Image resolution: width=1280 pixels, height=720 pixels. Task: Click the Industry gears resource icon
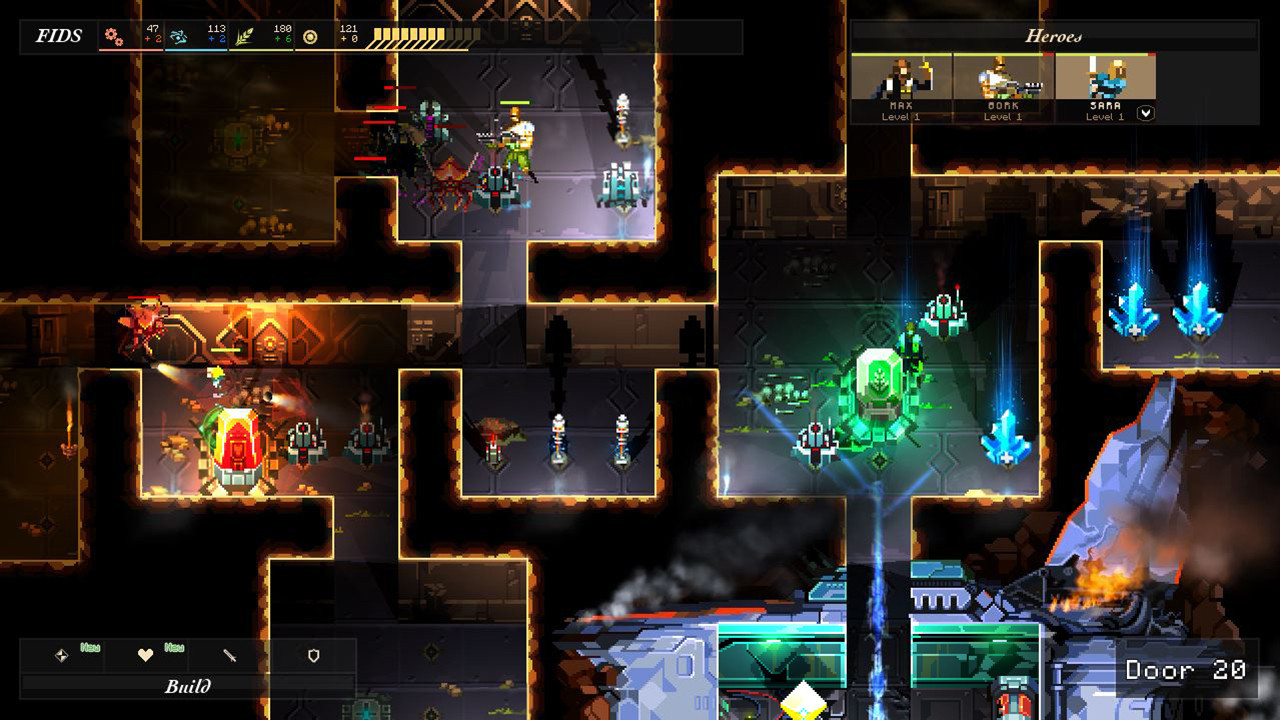115,38
